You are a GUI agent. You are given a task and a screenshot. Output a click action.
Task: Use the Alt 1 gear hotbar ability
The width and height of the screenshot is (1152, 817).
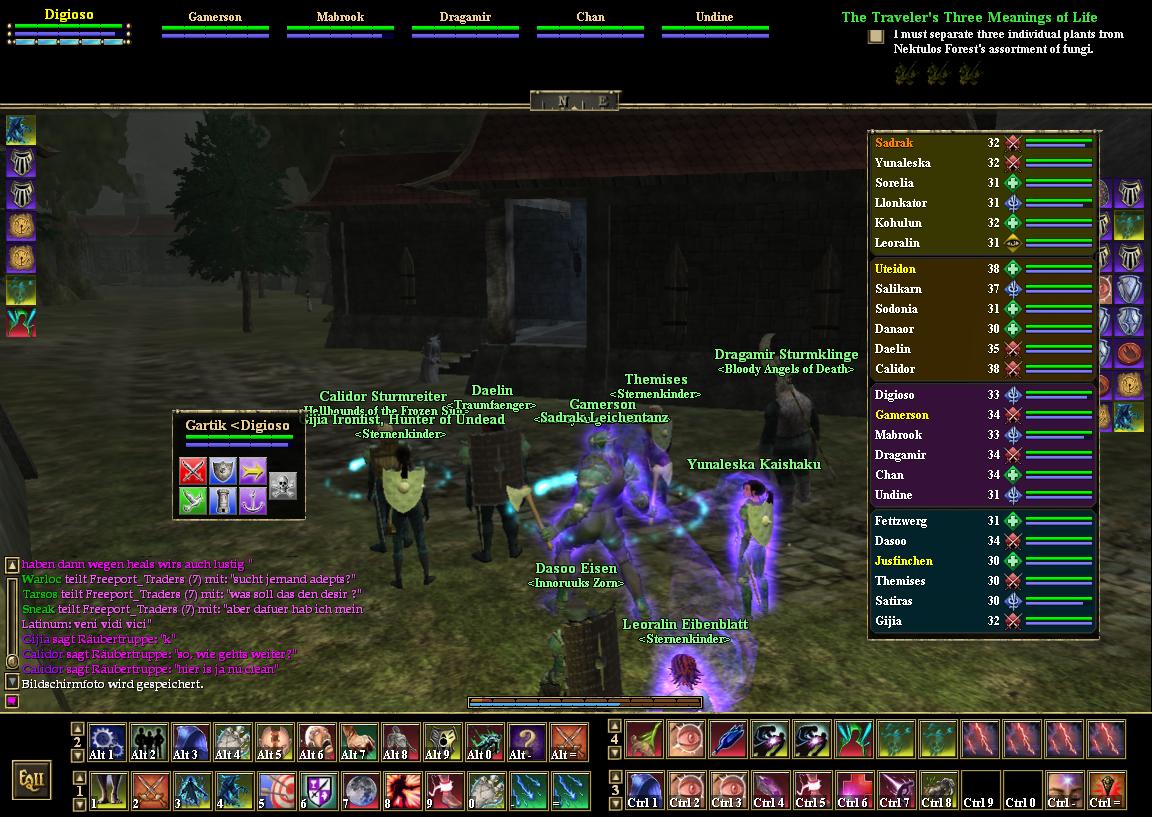107,742
